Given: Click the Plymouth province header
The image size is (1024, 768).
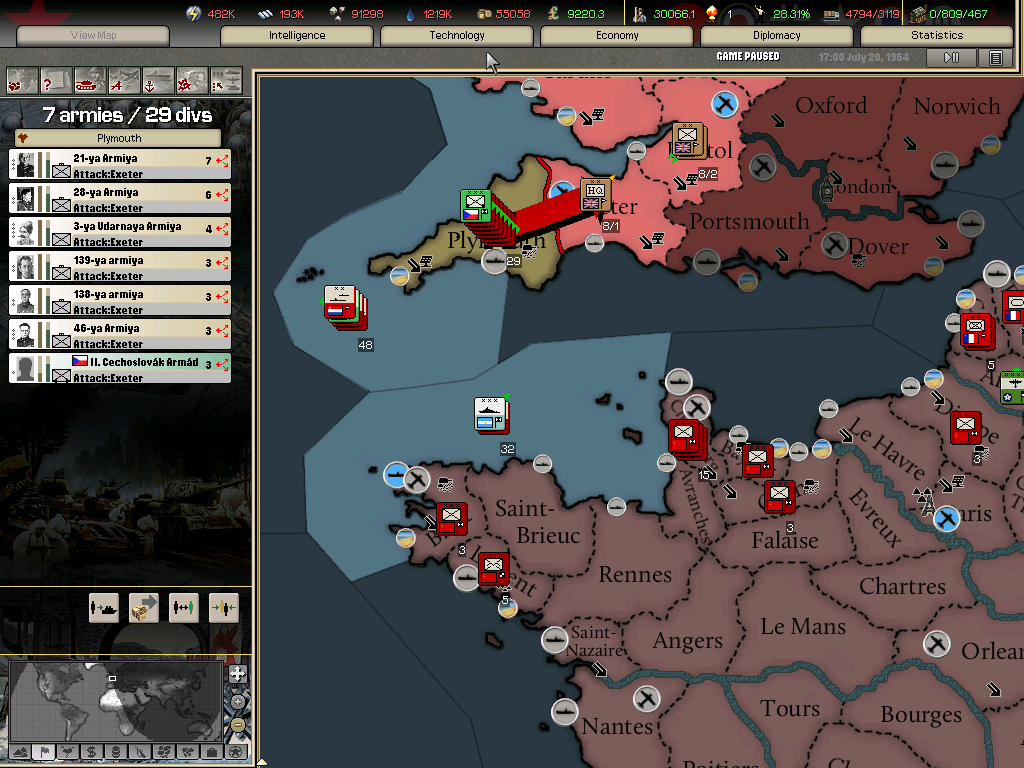Looking at the screenshot, I should (119, 138).
